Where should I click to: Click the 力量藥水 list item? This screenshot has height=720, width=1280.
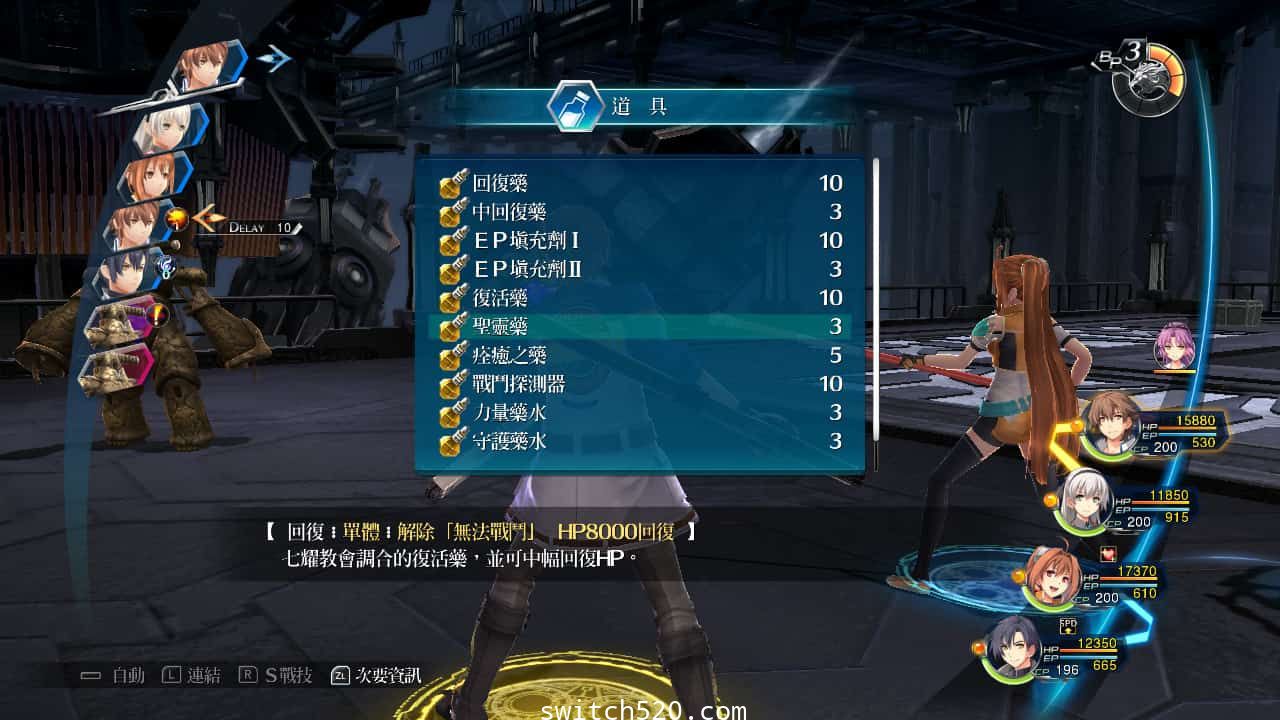[x=510, y=413]
